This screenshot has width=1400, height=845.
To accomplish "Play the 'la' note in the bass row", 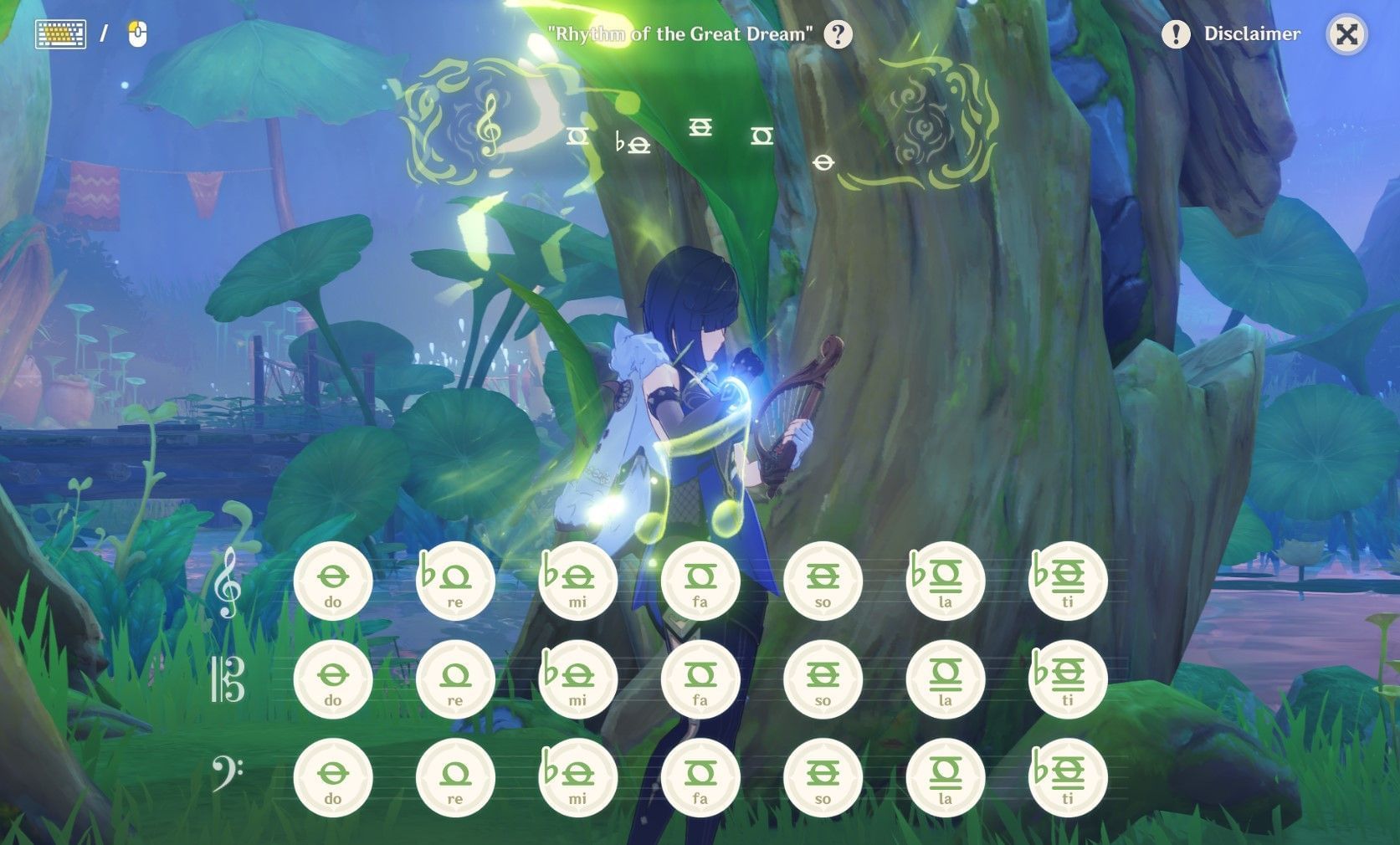I will click(945, 776).
